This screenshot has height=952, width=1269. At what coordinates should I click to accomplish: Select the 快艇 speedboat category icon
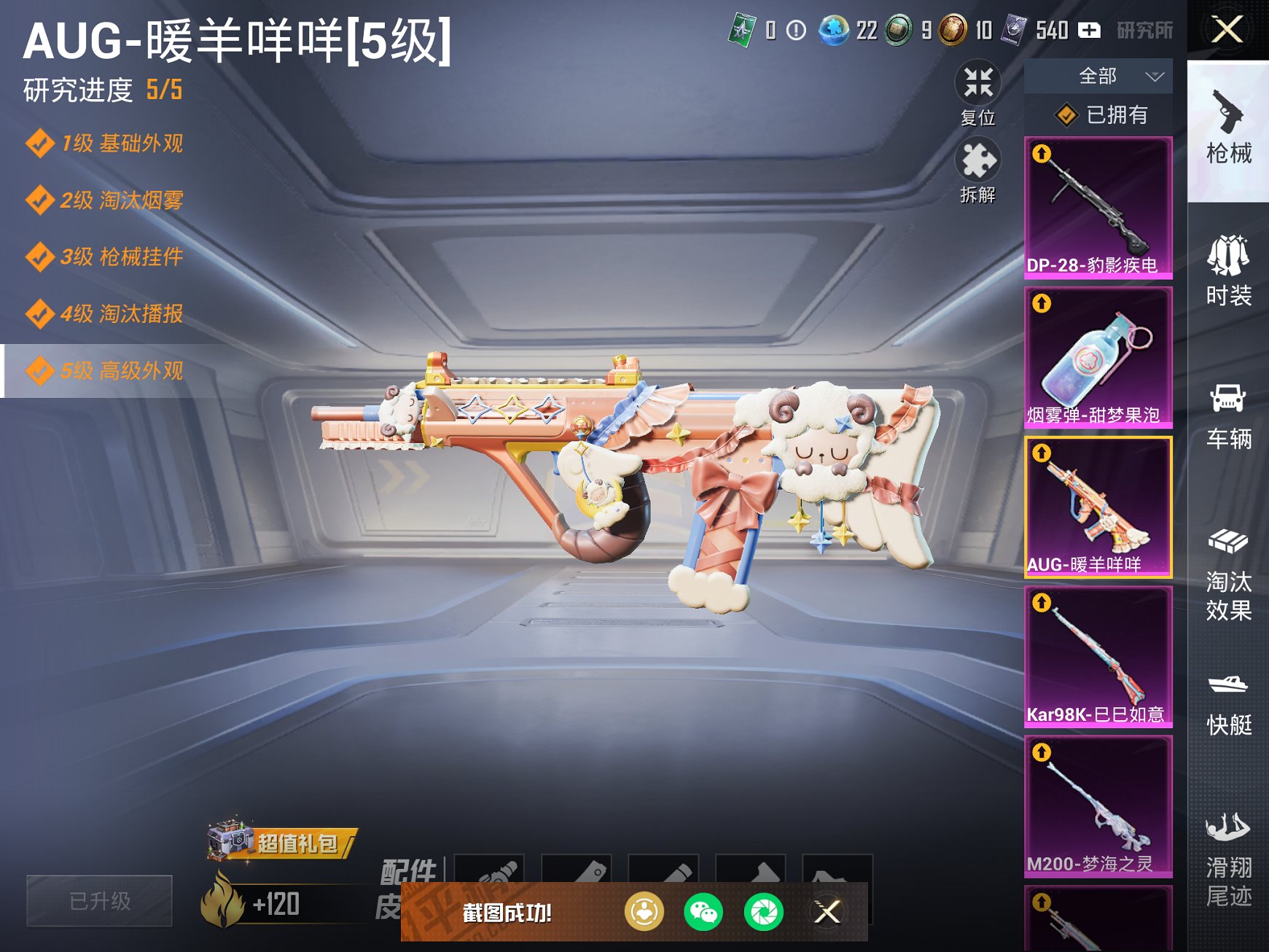(1229, 700)
